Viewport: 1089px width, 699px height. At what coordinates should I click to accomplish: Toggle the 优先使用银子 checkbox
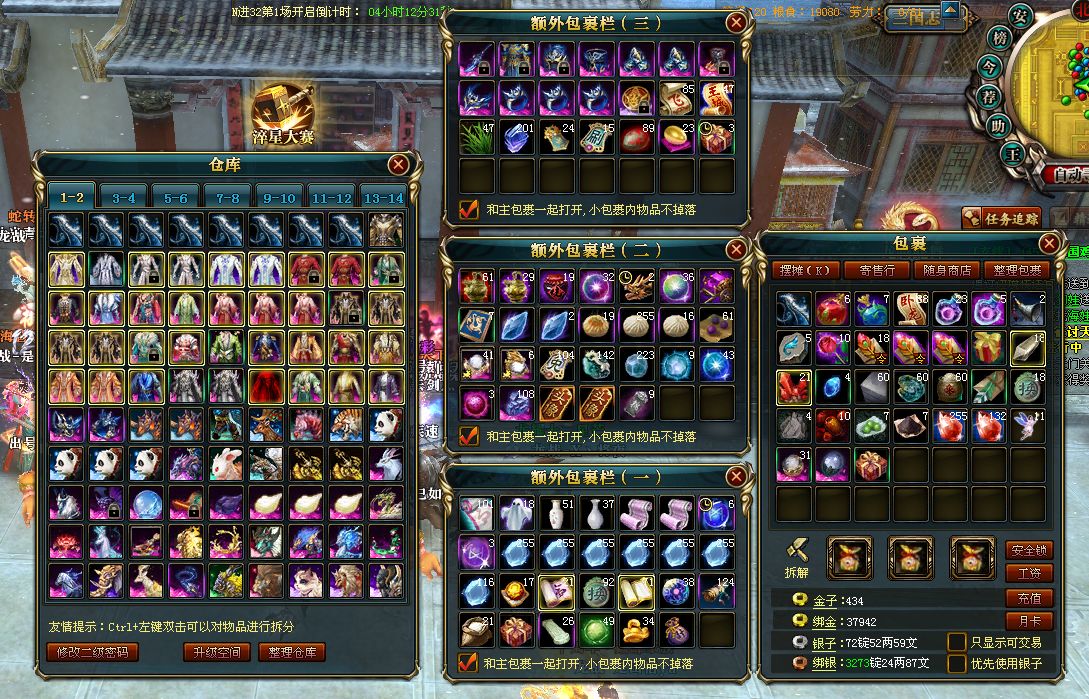pyautogui.click(x=957, y=663)
